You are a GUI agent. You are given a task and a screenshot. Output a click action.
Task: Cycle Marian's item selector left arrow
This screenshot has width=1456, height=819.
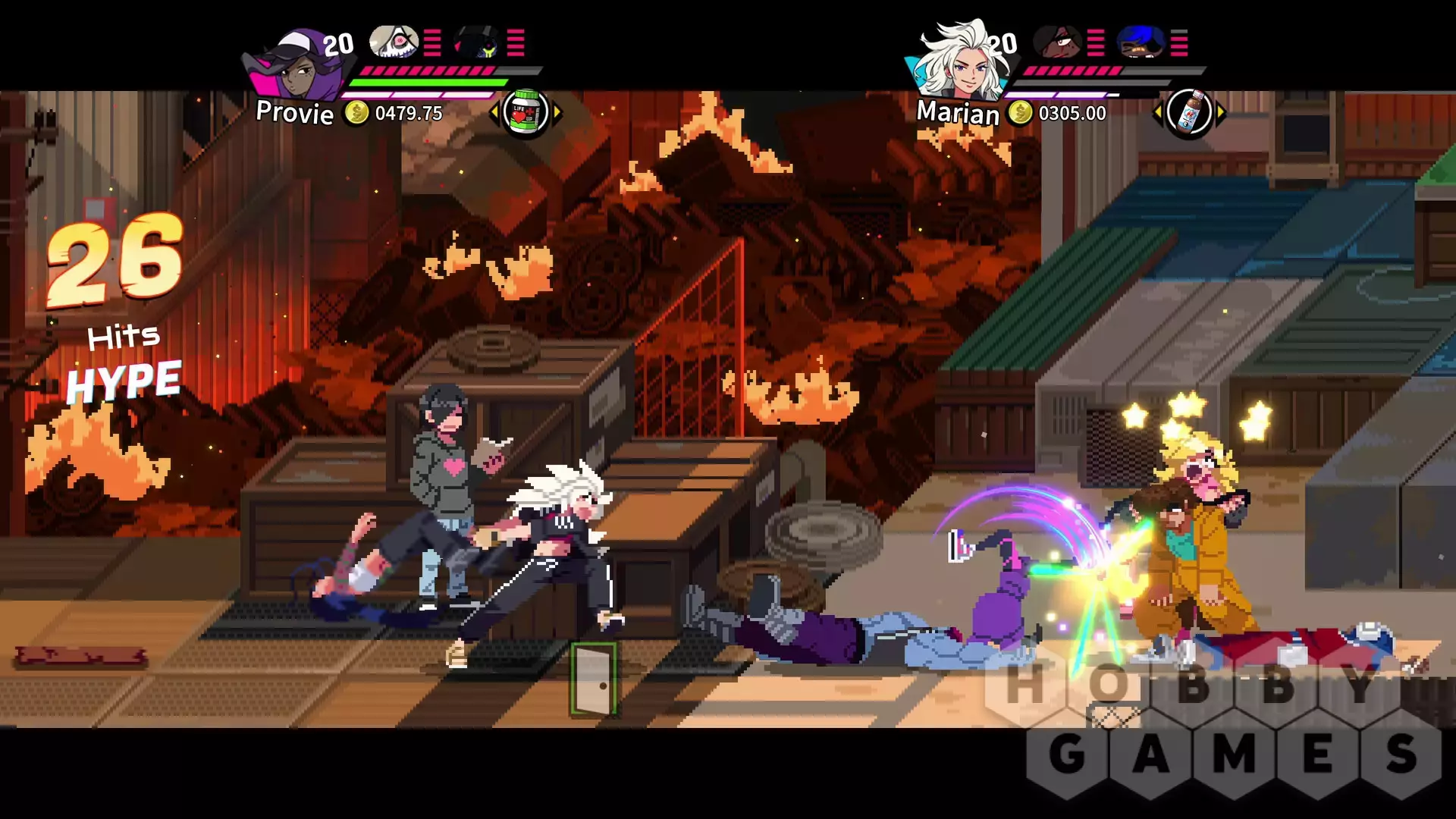(1157, 113)
